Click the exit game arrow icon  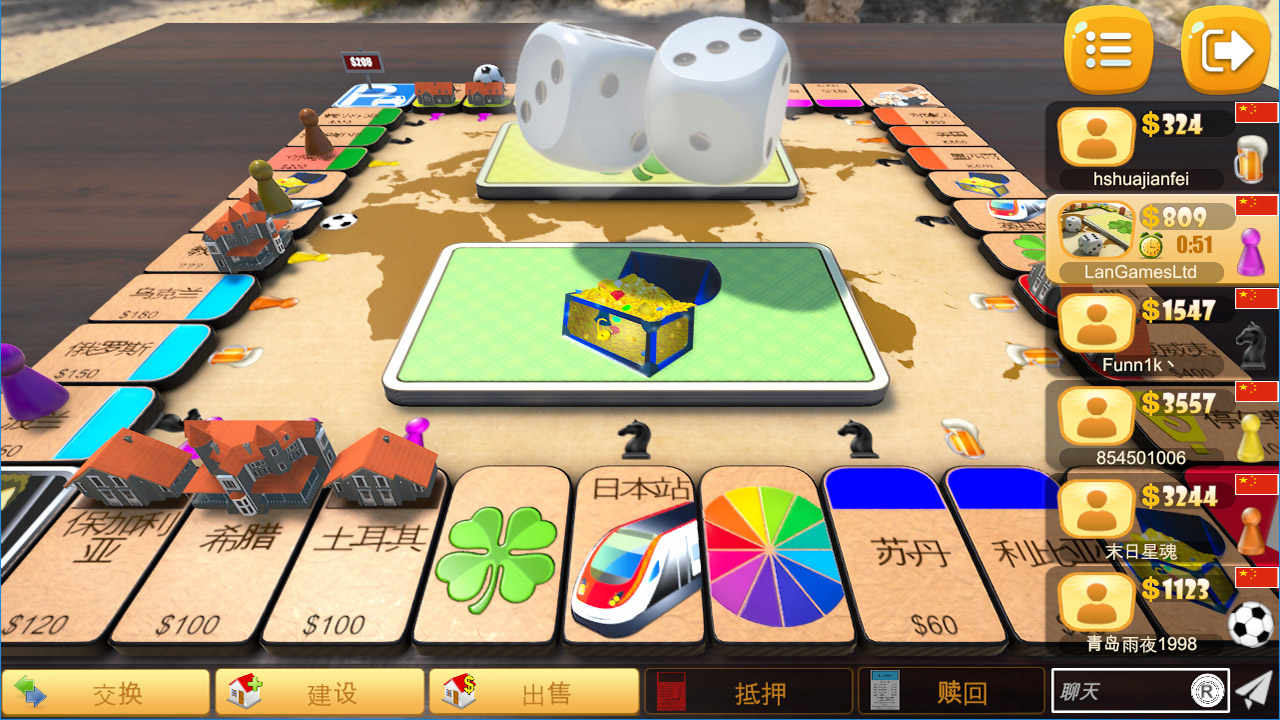[x=1227, y=50]
